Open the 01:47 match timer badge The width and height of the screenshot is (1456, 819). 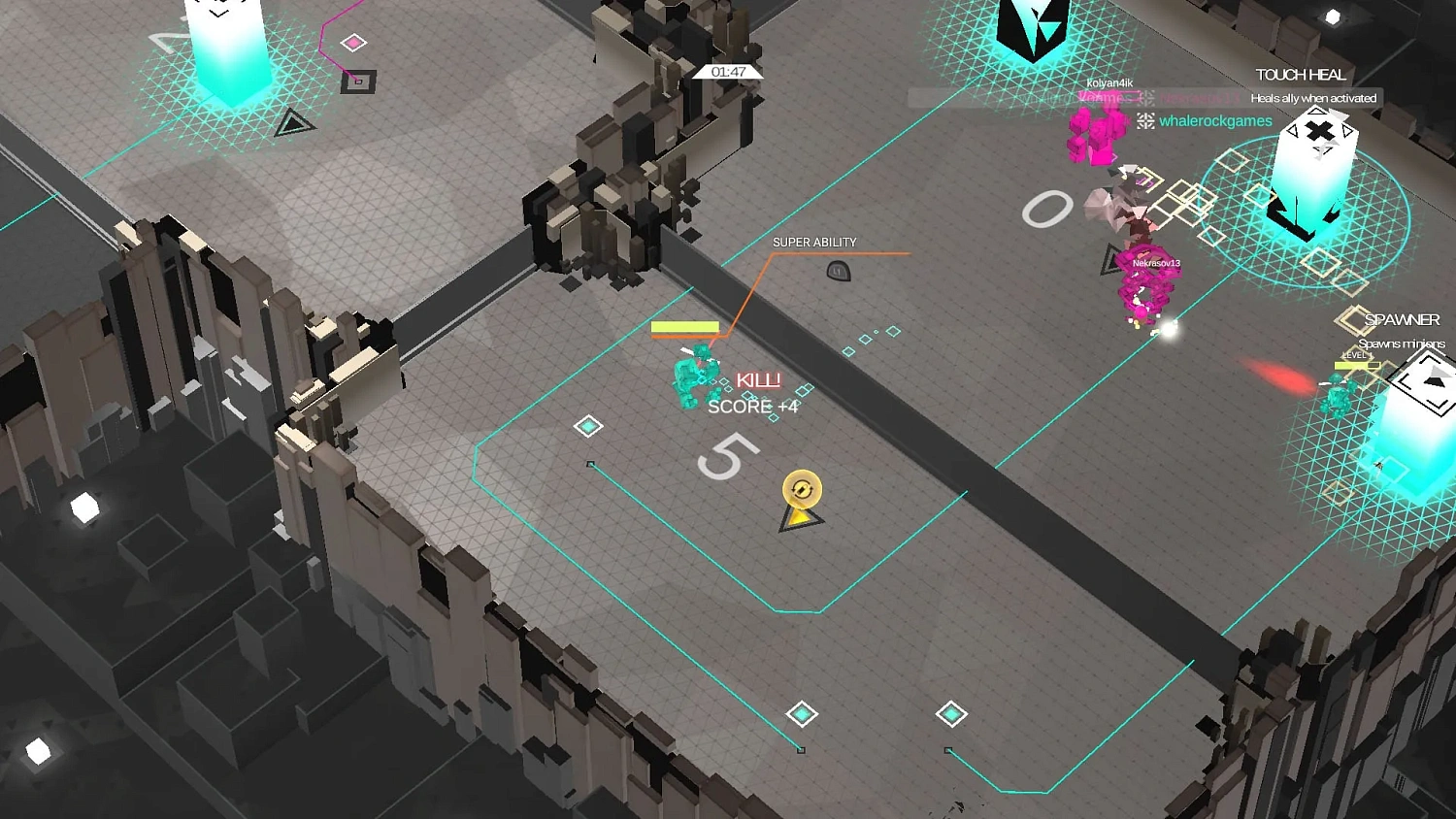(729, 70)
